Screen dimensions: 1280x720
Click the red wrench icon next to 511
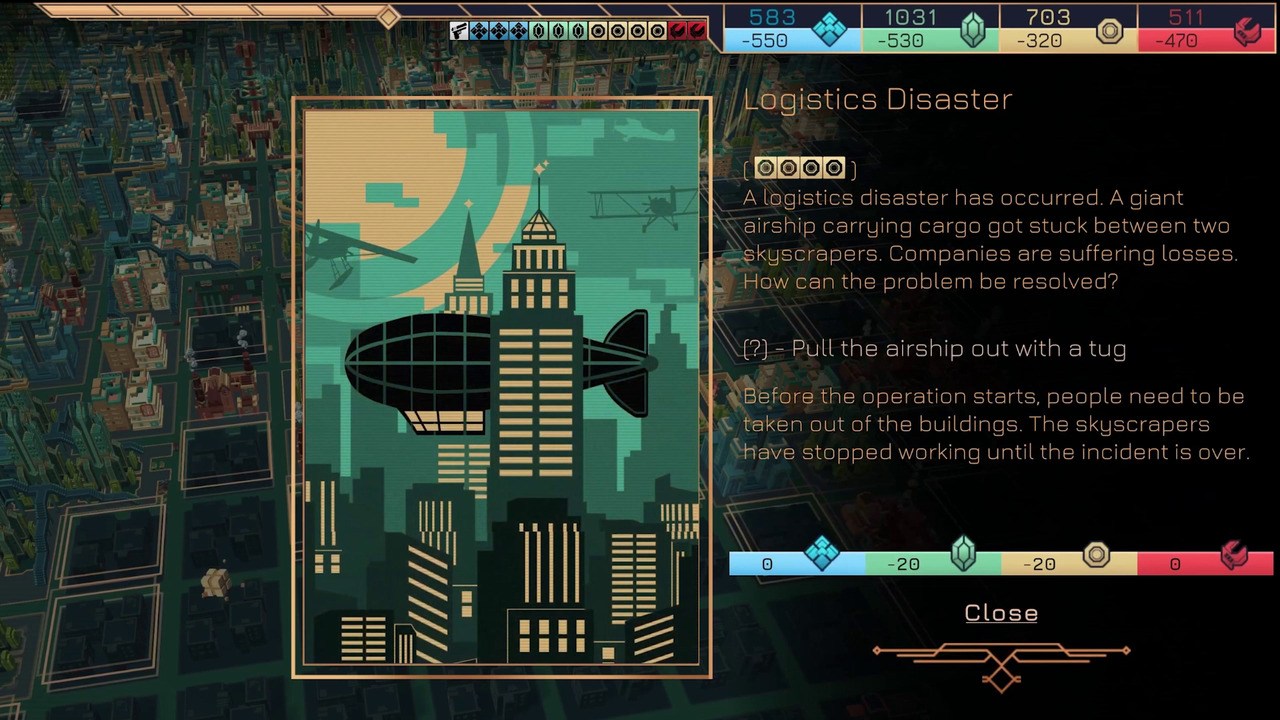pyautogui.click(x=1246, y=28)
